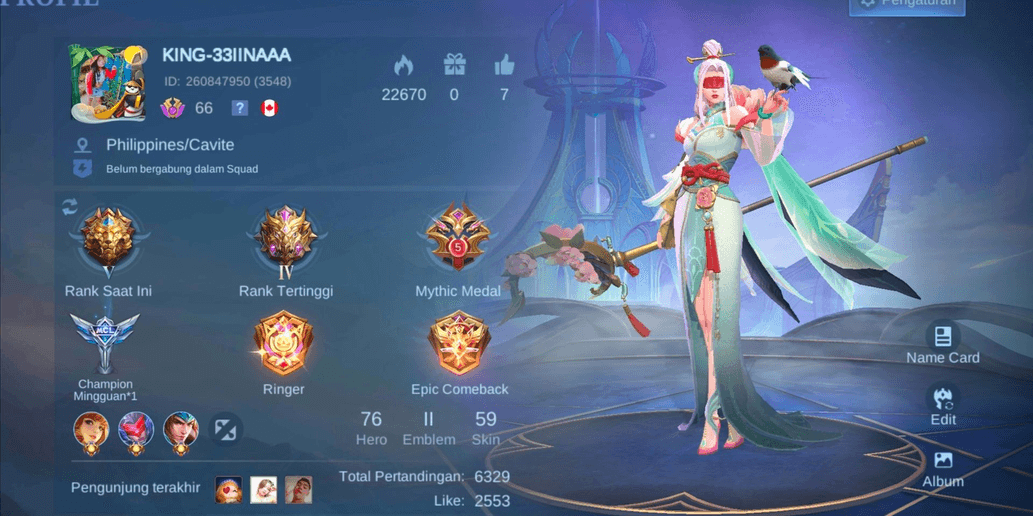View the Rank Saat Ini badge
This screenshot has height=516, width=1033.
tap(108, 240)
